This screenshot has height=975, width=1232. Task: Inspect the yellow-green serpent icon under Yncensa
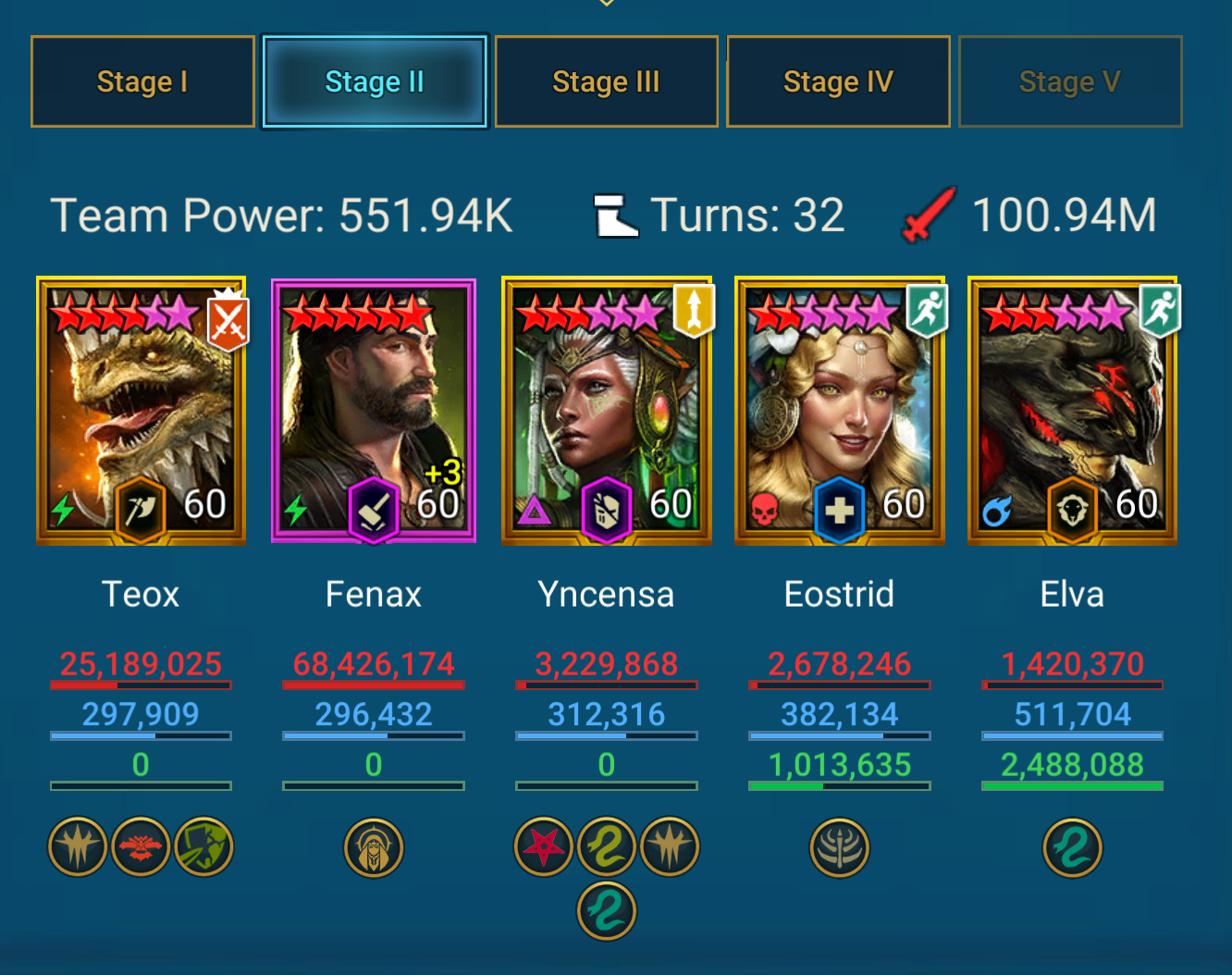click(x=607, y=847)
